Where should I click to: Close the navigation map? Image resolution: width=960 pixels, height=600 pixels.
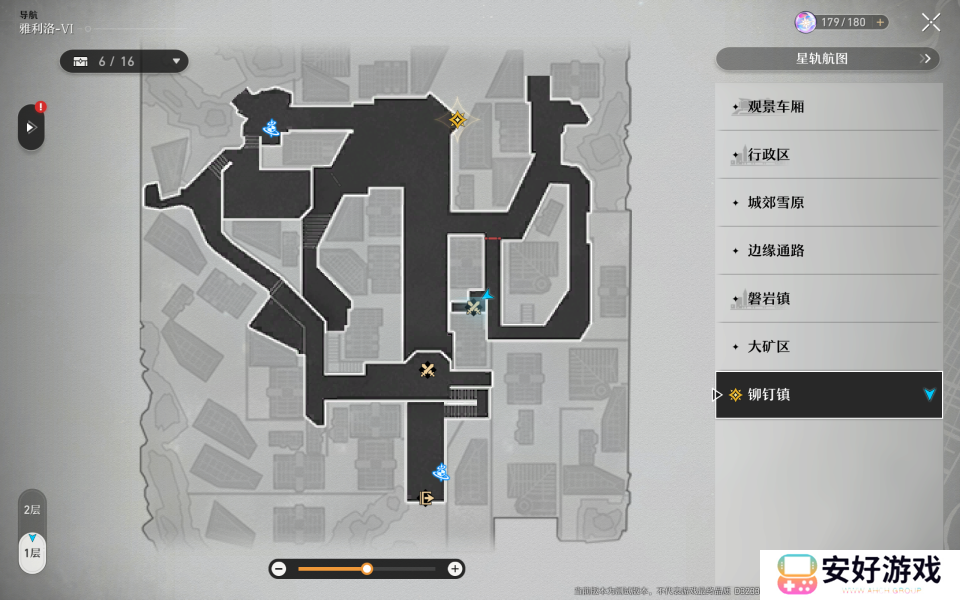coord(930,22)
